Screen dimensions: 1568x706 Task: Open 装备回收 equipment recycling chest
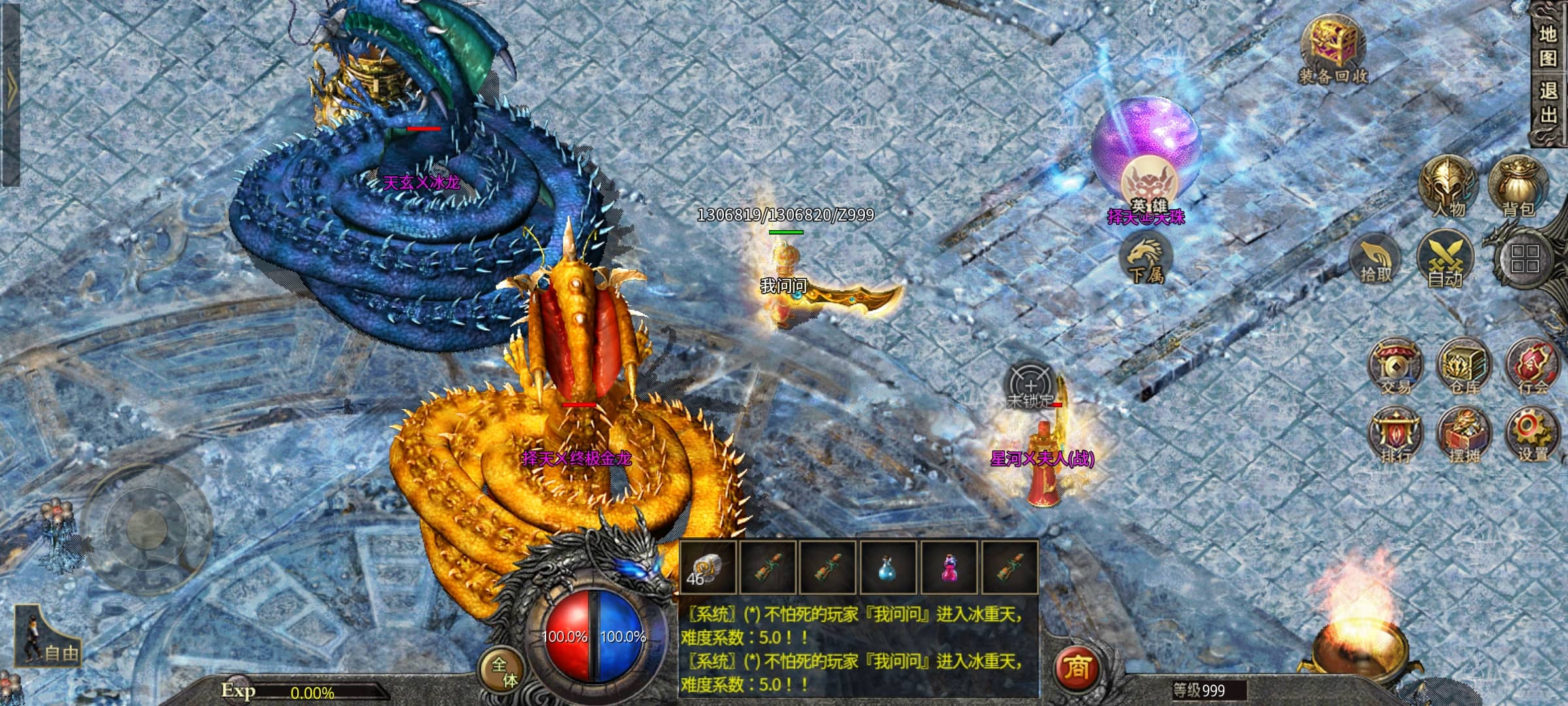(x=1332, y=51)
